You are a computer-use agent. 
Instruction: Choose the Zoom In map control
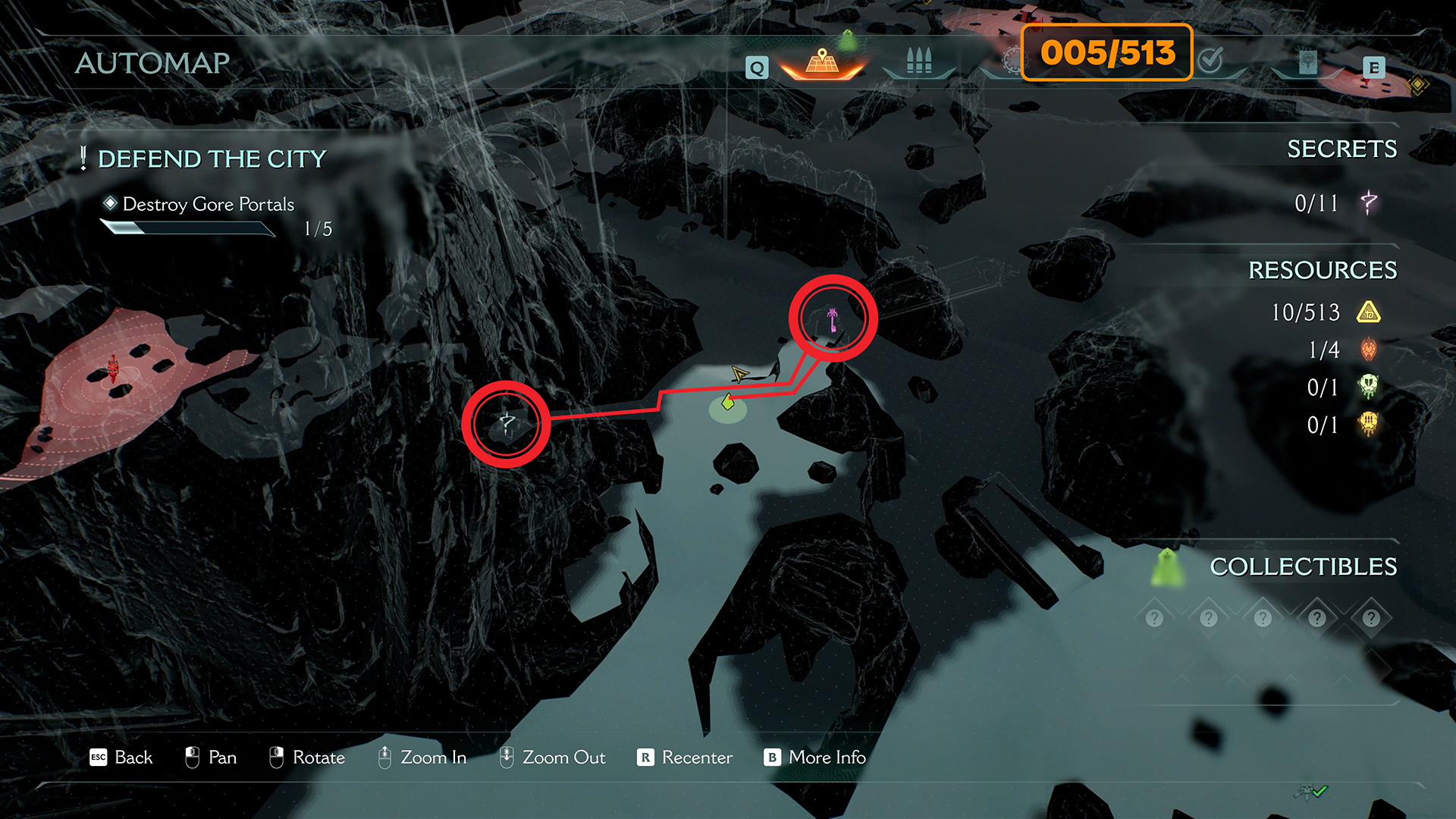point(422,758)
